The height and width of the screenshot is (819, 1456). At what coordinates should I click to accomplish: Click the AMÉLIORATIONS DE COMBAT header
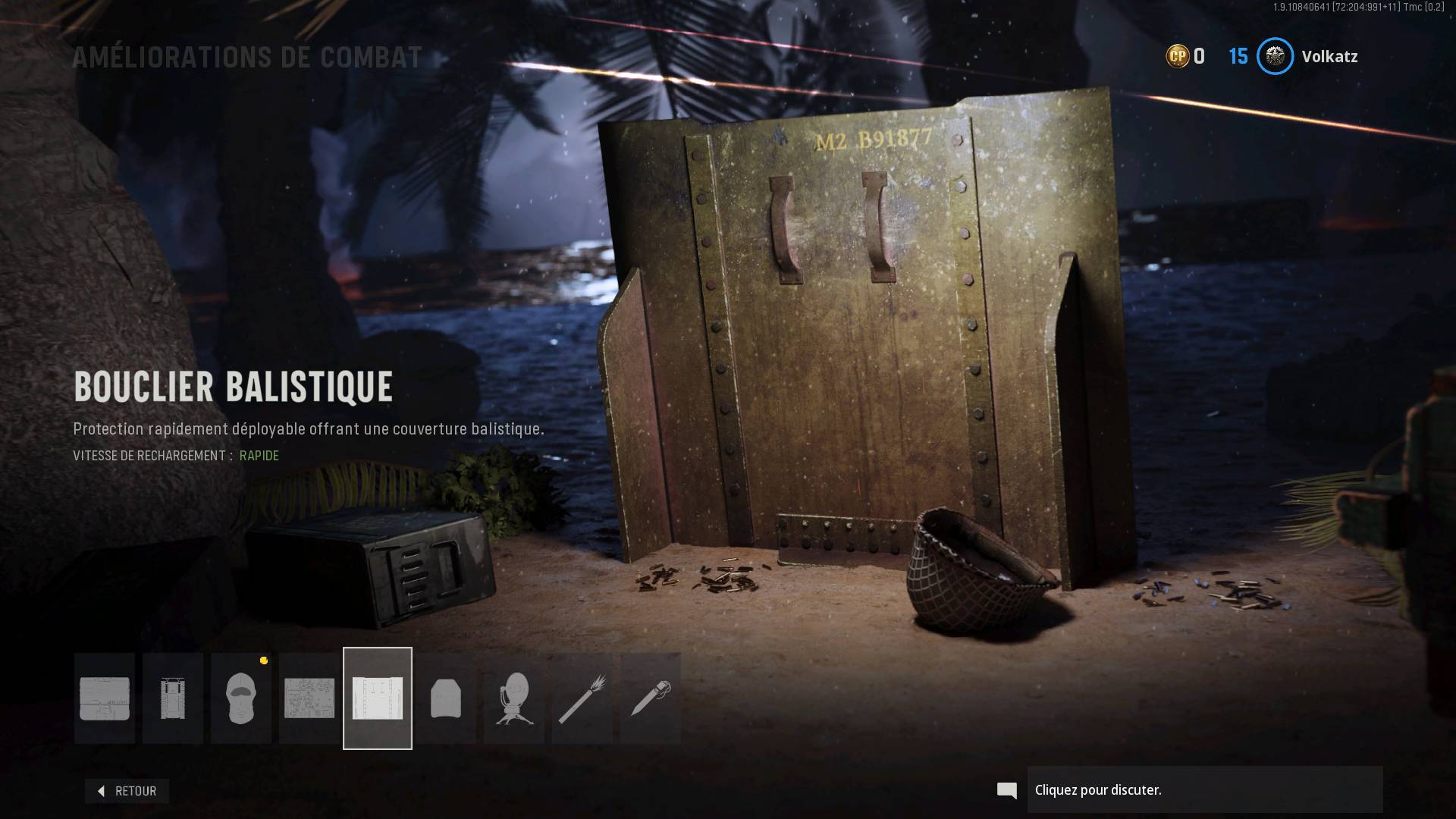click(x=246, y=56)
